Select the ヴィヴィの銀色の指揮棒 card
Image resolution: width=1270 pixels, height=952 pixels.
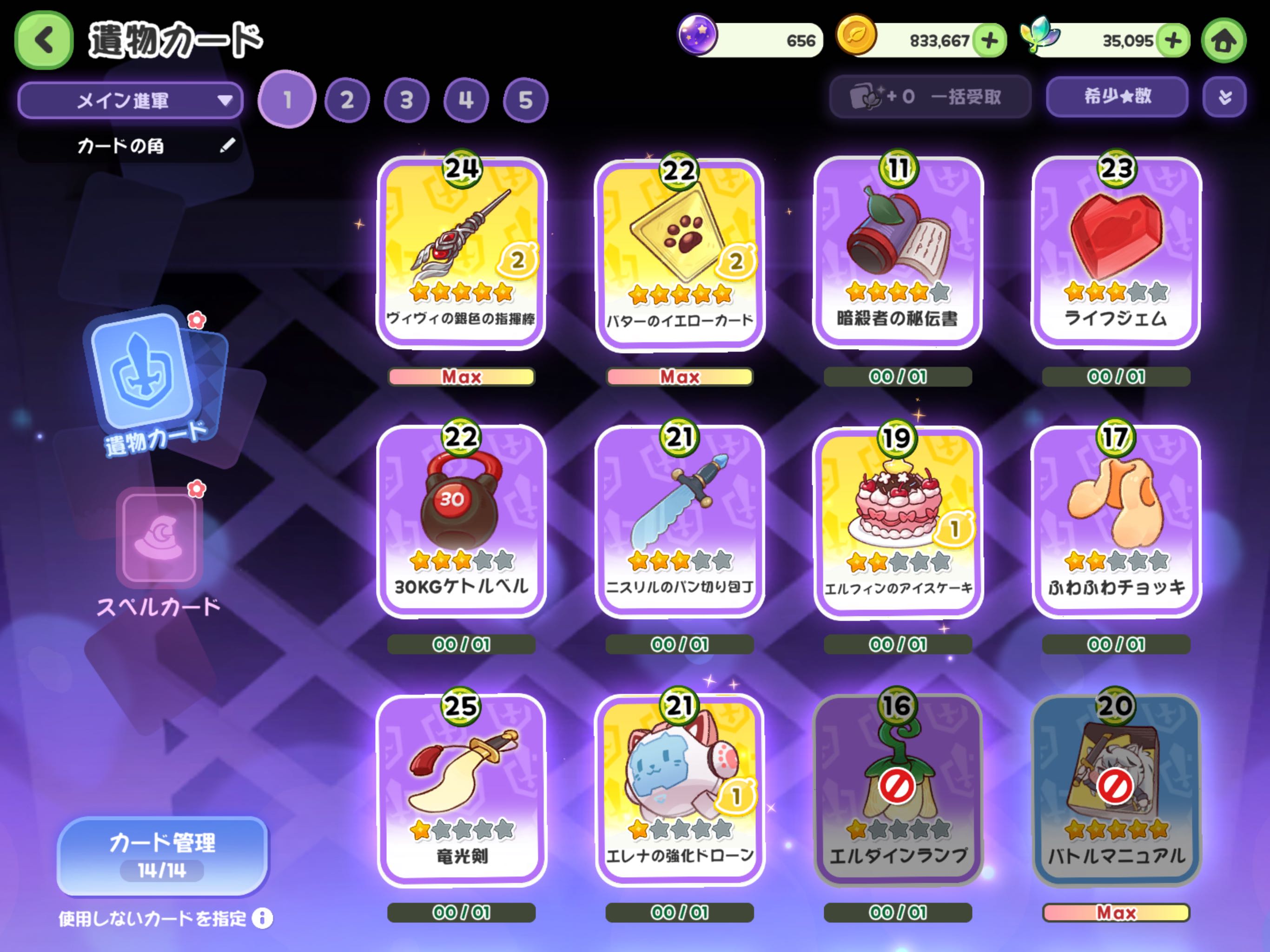tap(462, 252)
